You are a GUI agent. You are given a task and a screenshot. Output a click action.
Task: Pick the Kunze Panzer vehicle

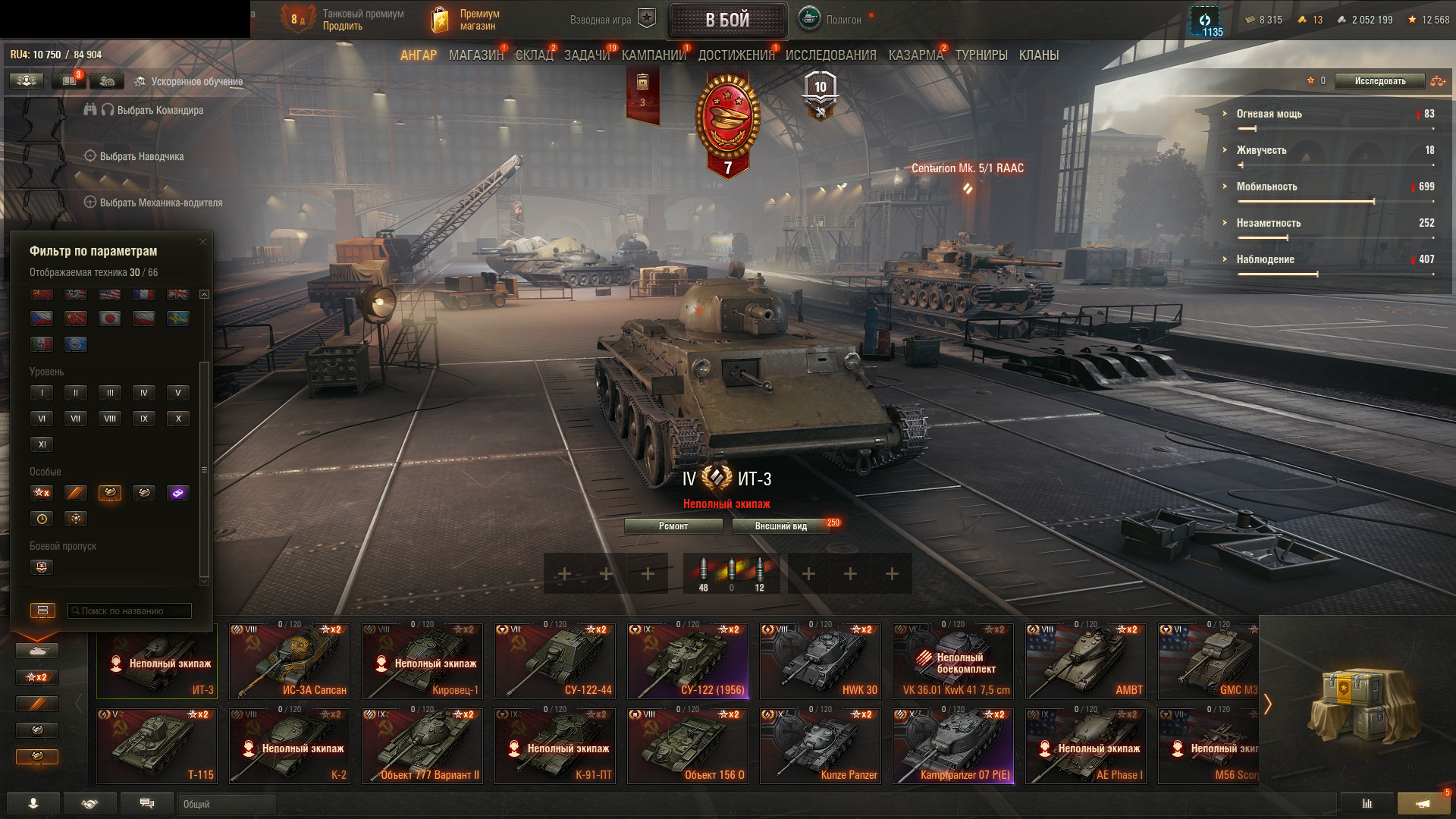click(x=821, y=745)
